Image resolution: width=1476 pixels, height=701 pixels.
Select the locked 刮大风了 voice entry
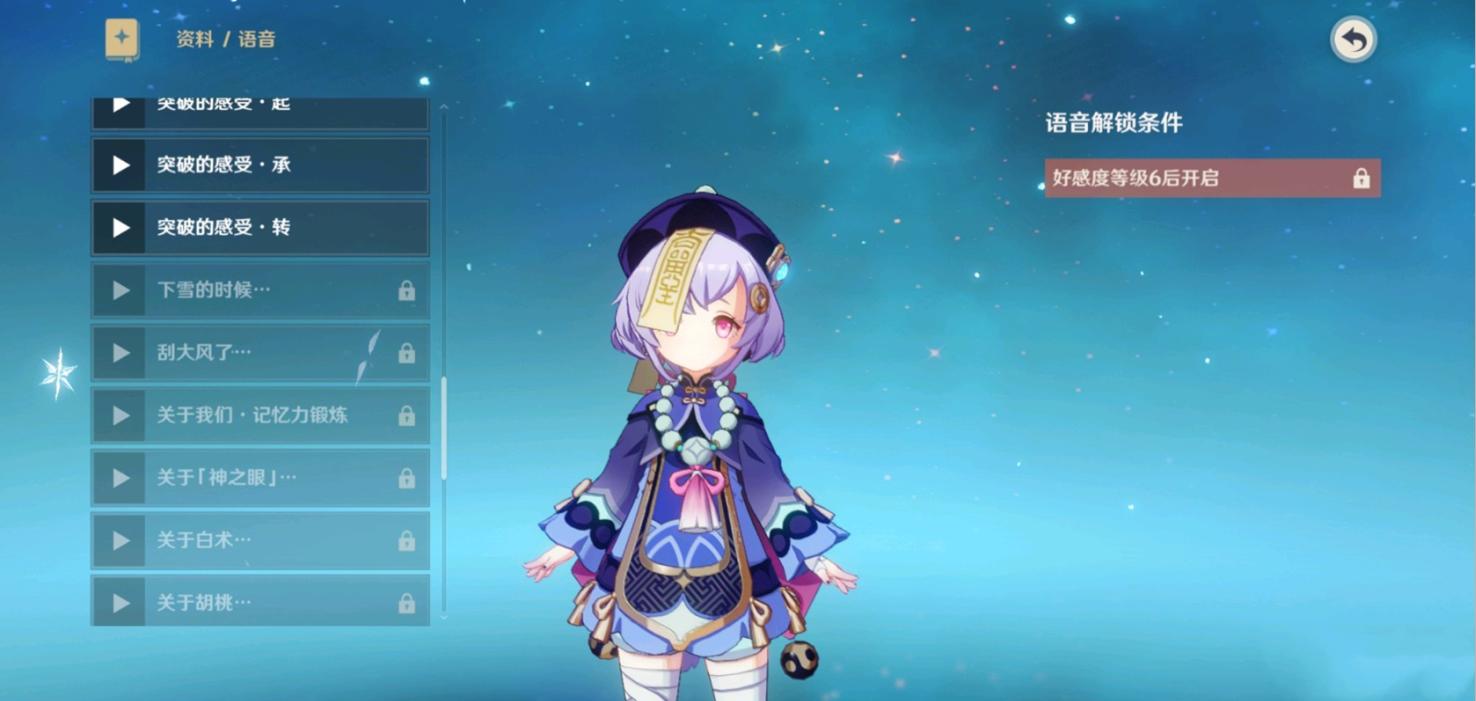click(x=260, y=353)
